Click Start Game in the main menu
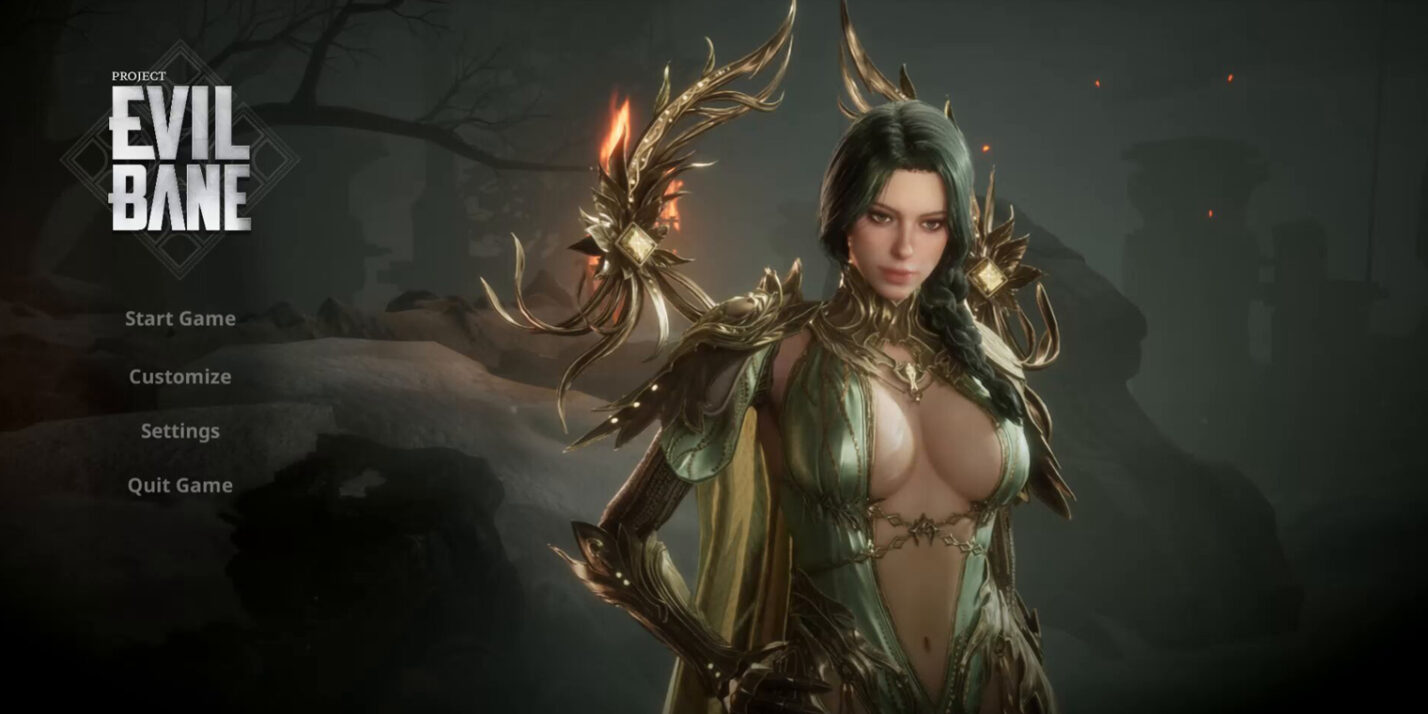Screen dimensions: 1428x714 pyautogui.click(x=180, y=319)
